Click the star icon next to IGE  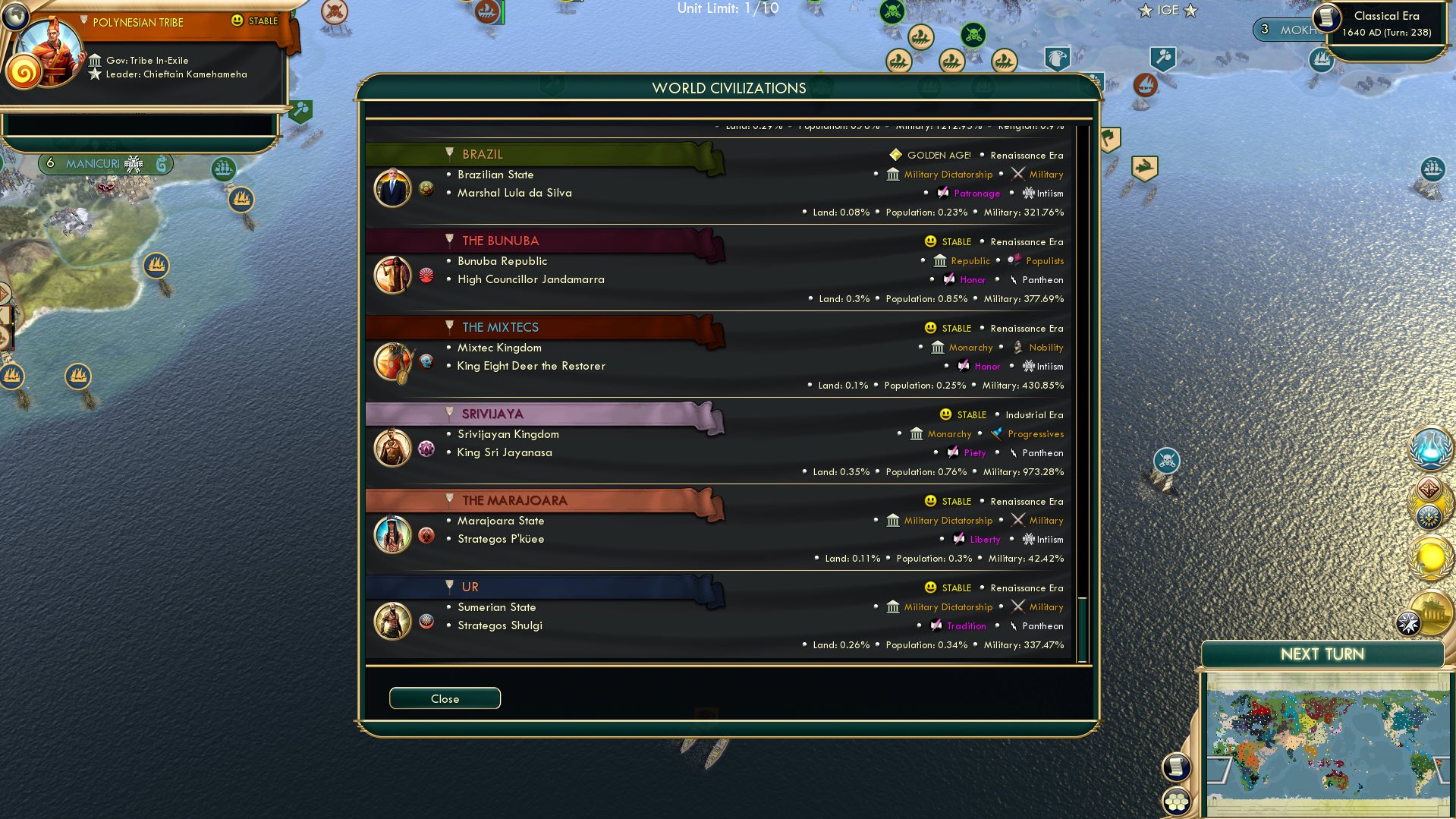click(x=1143, y=11)
